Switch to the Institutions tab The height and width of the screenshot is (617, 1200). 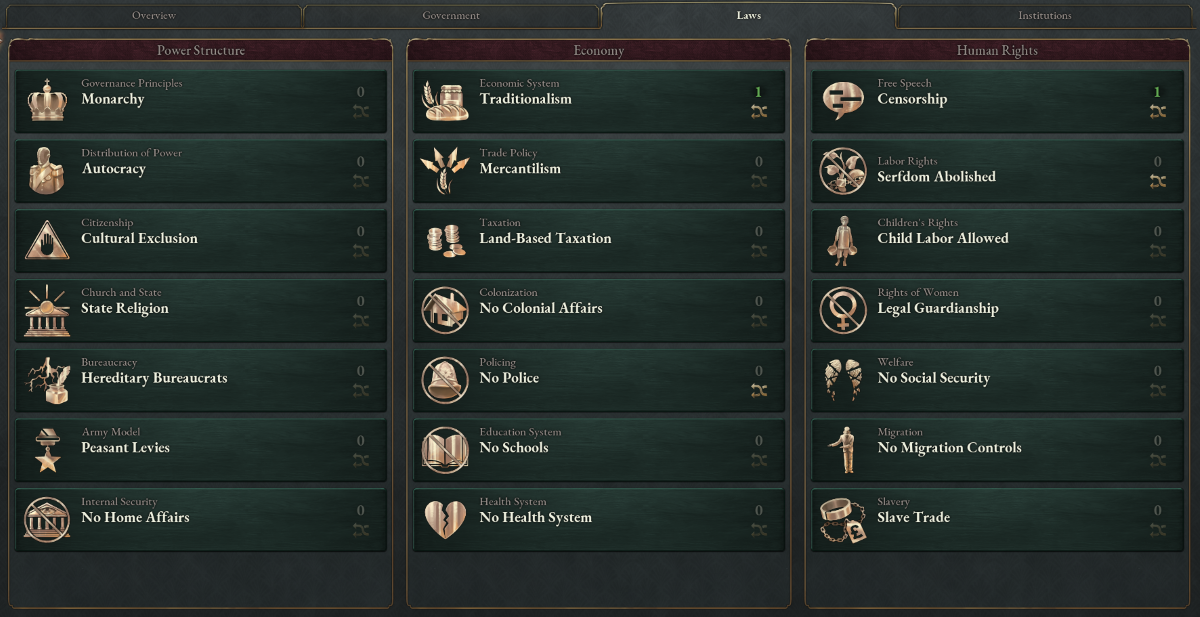point(1044,16)
